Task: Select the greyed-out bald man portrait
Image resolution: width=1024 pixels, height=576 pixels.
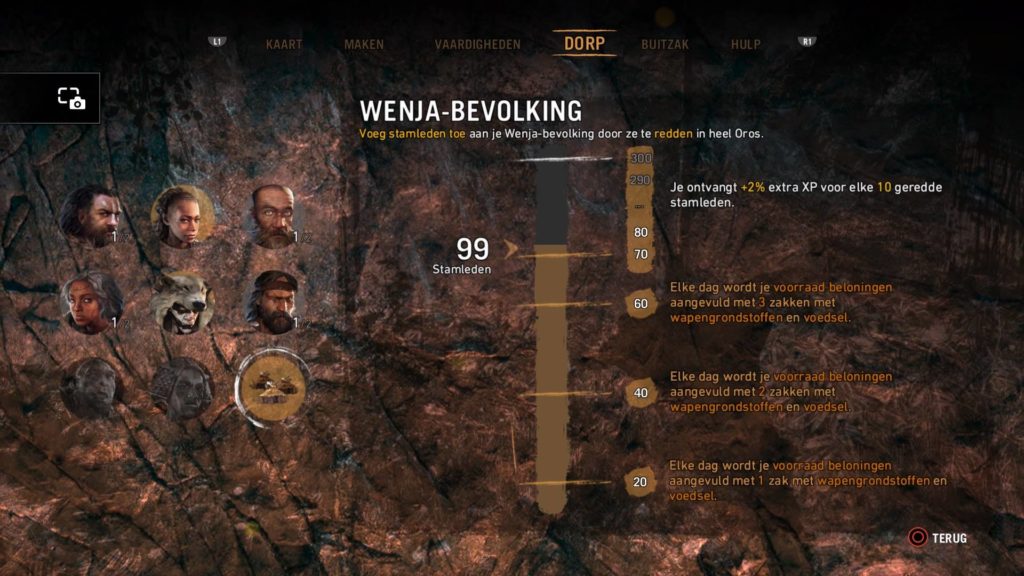Action: point(92,388)
